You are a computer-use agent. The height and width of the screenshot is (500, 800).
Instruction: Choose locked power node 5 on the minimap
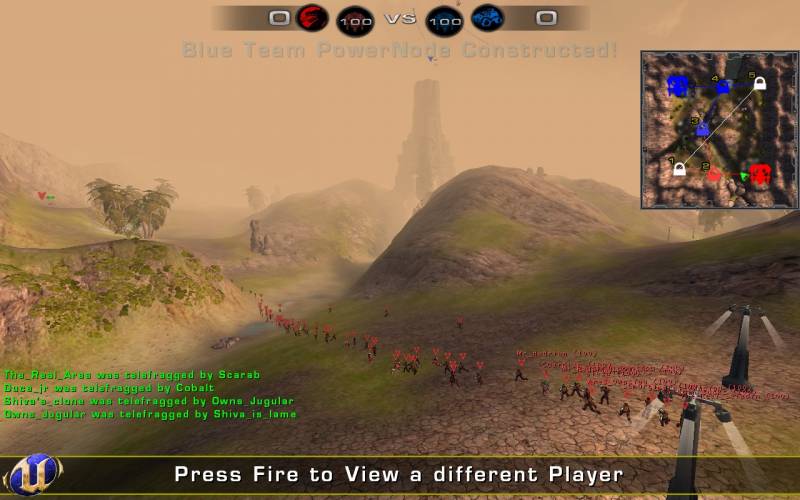point(759,84)
